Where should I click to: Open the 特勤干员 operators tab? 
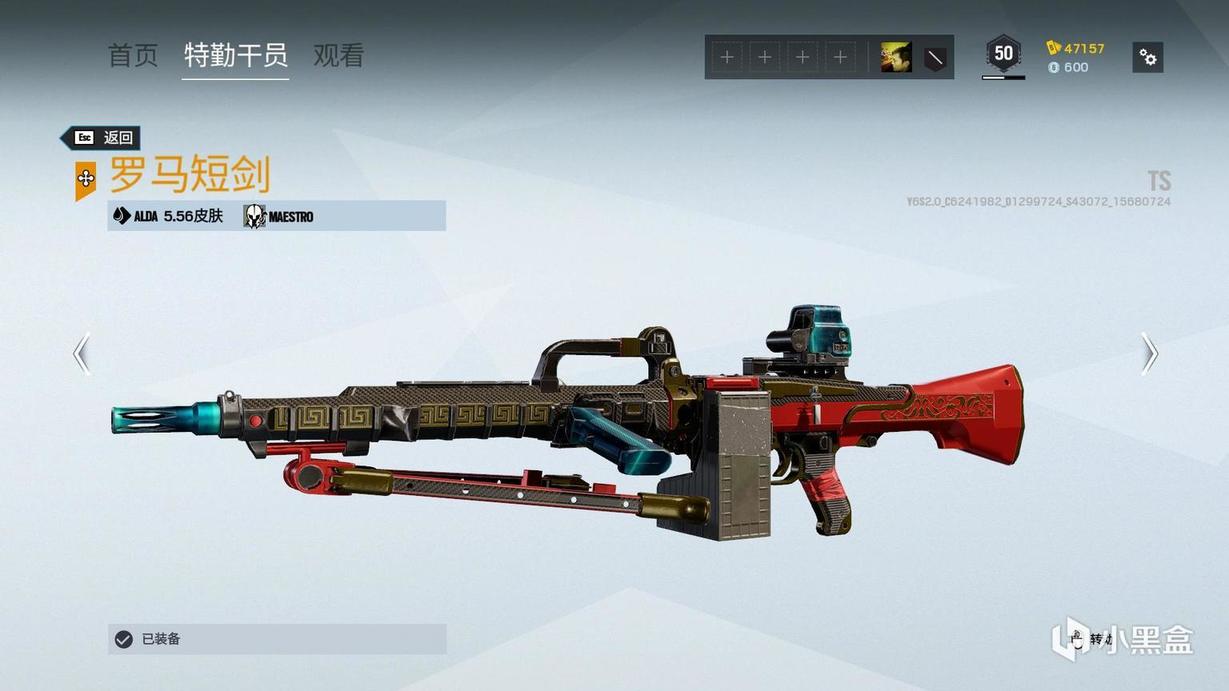(x=236, y=56)
